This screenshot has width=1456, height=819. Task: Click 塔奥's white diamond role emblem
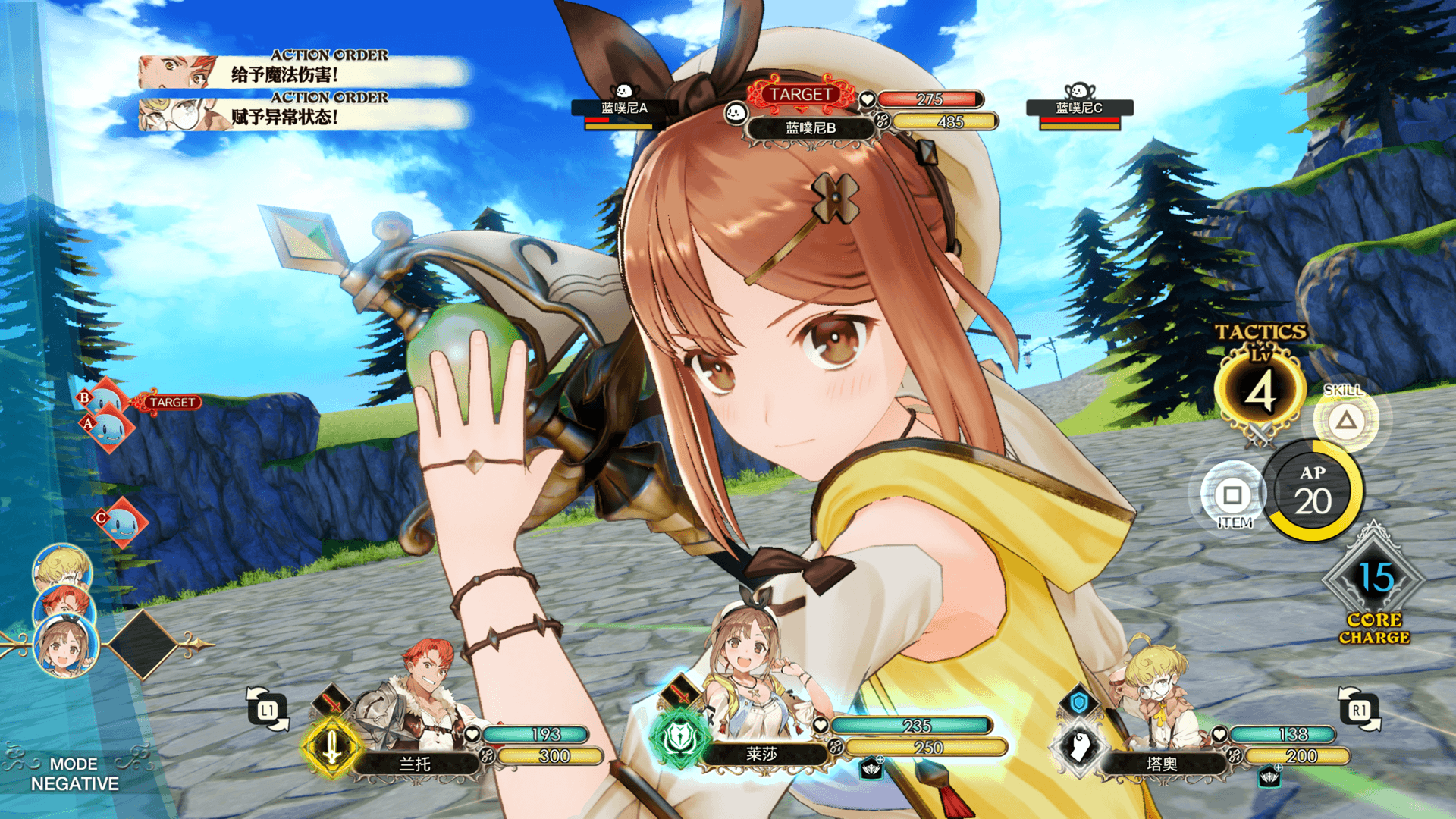point(1079,748)
